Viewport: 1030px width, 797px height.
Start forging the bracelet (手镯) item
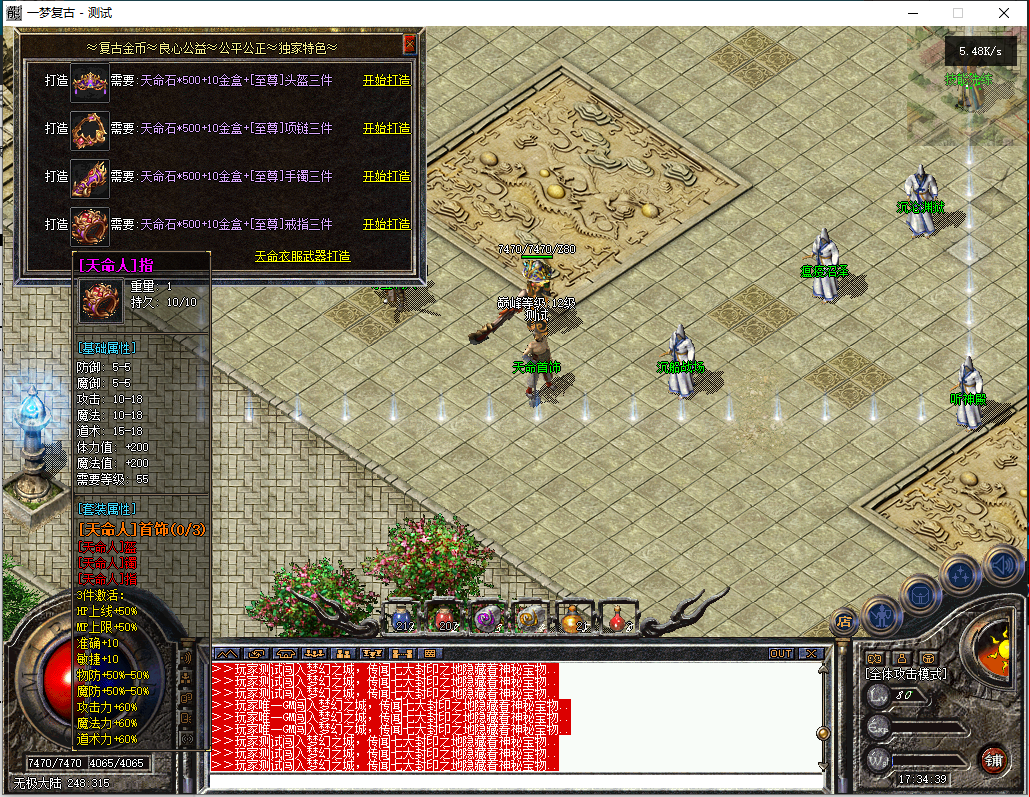[386, 176]
